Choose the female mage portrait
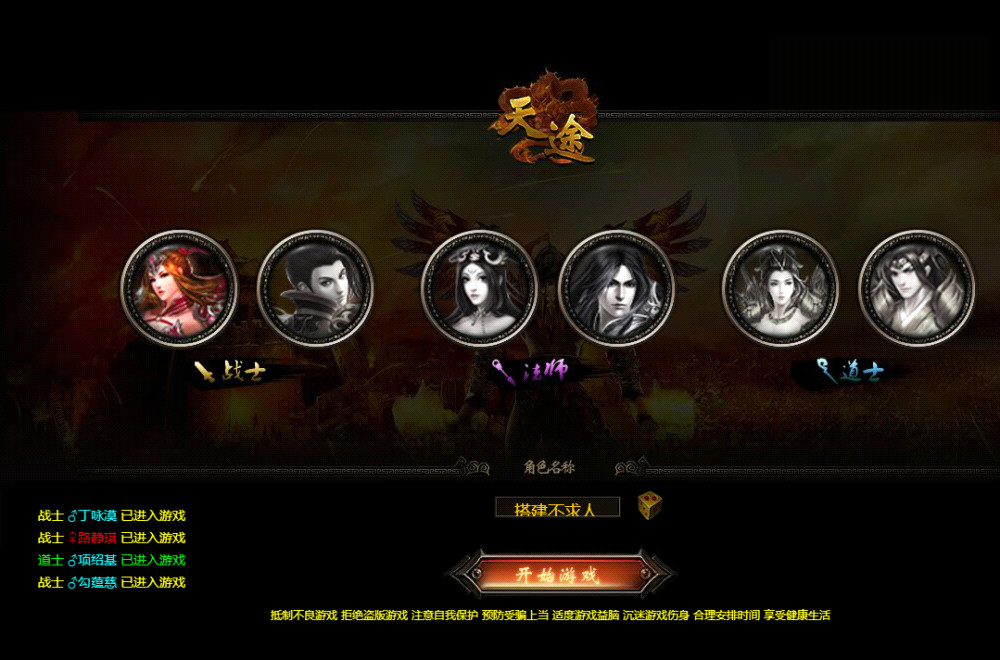Viewport: 1000px width, 660px height. 479,288
